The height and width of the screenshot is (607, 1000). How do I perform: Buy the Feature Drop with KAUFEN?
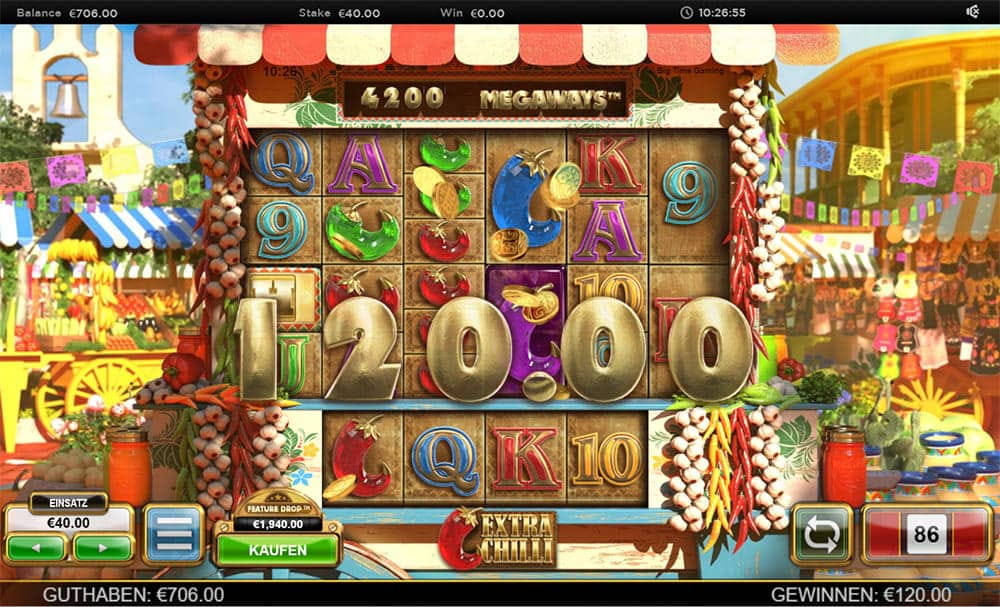pos(277,549)
